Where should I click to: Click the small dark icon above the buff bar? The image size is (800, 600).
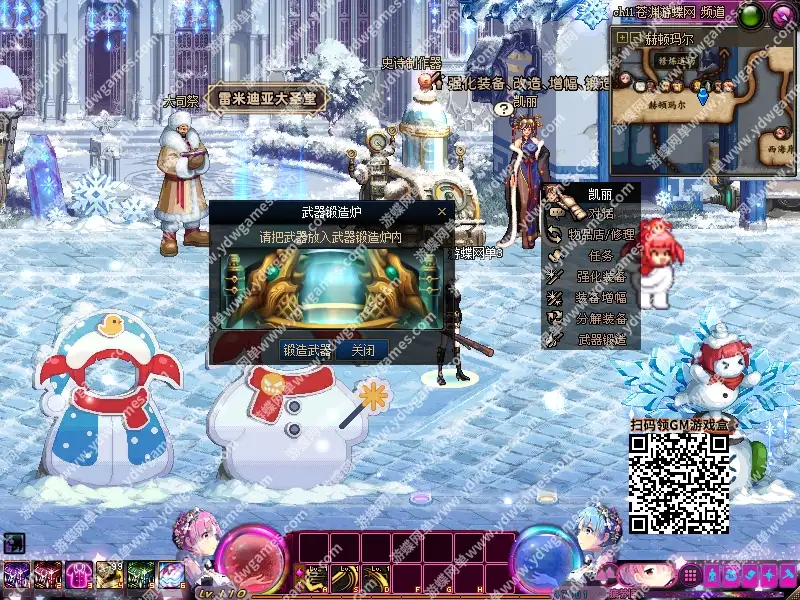[15, 544]
